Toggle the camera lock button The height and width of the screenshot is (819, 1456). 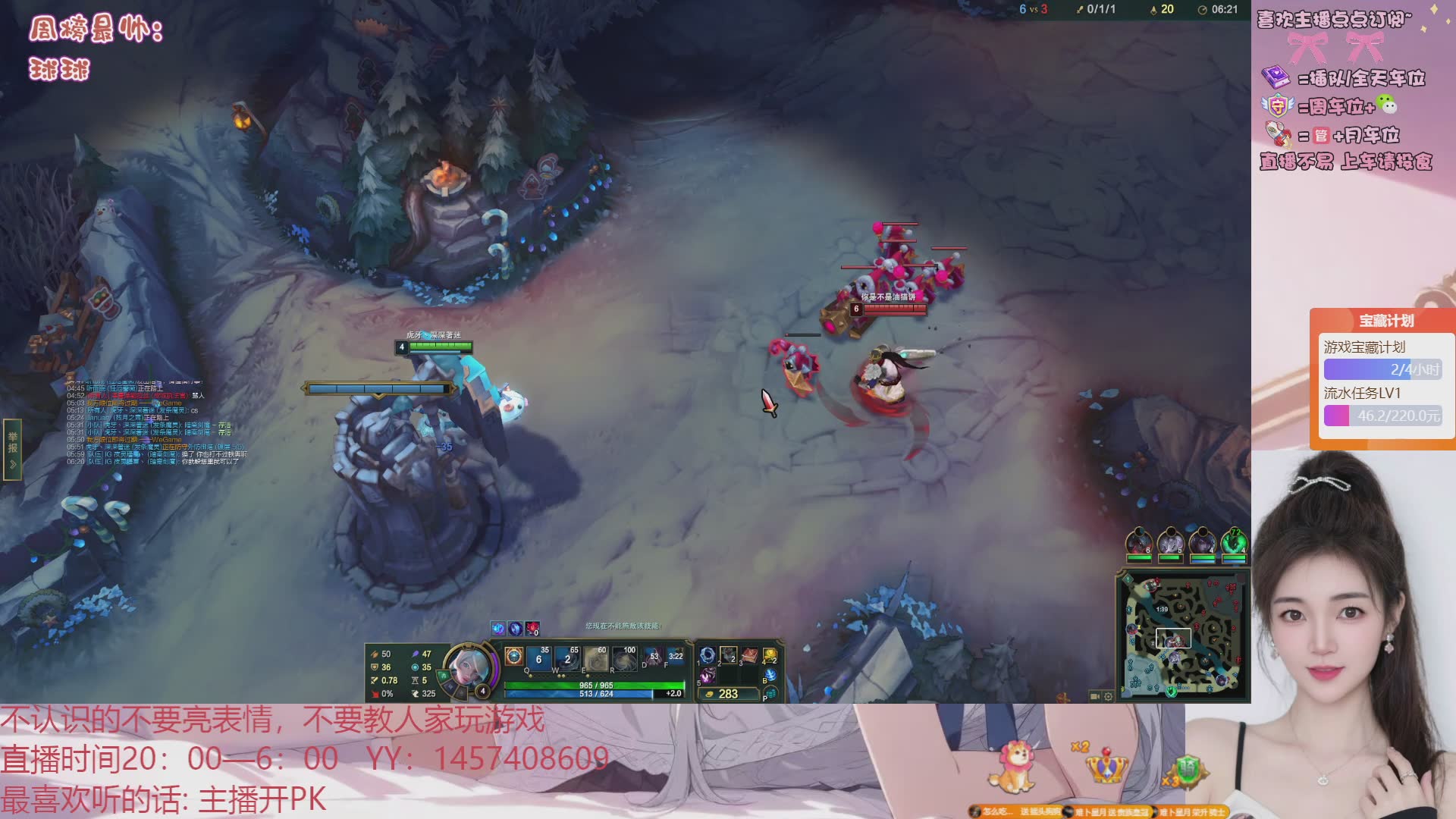pos(1094,696)
